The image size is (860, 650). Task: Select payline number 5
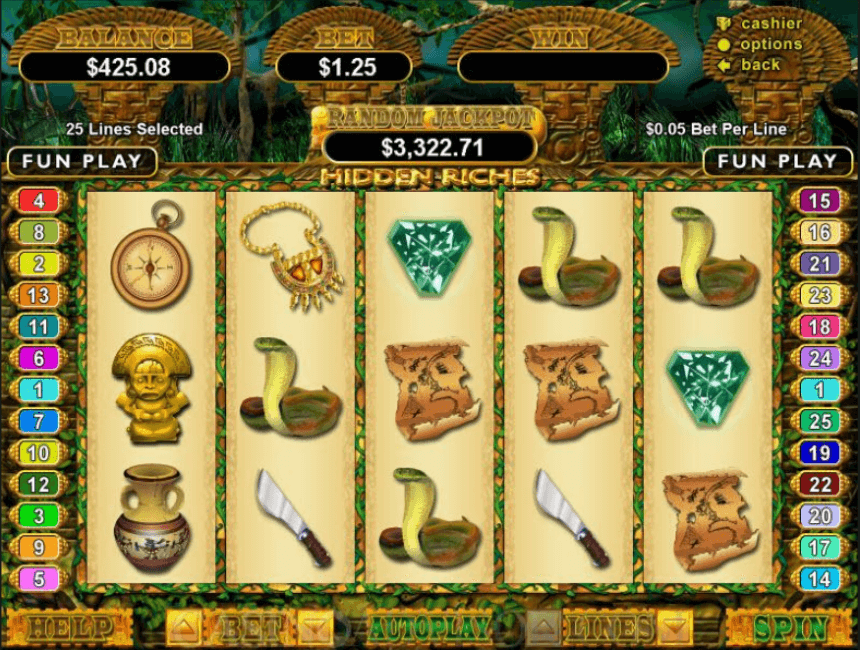(x=38, y=578)
